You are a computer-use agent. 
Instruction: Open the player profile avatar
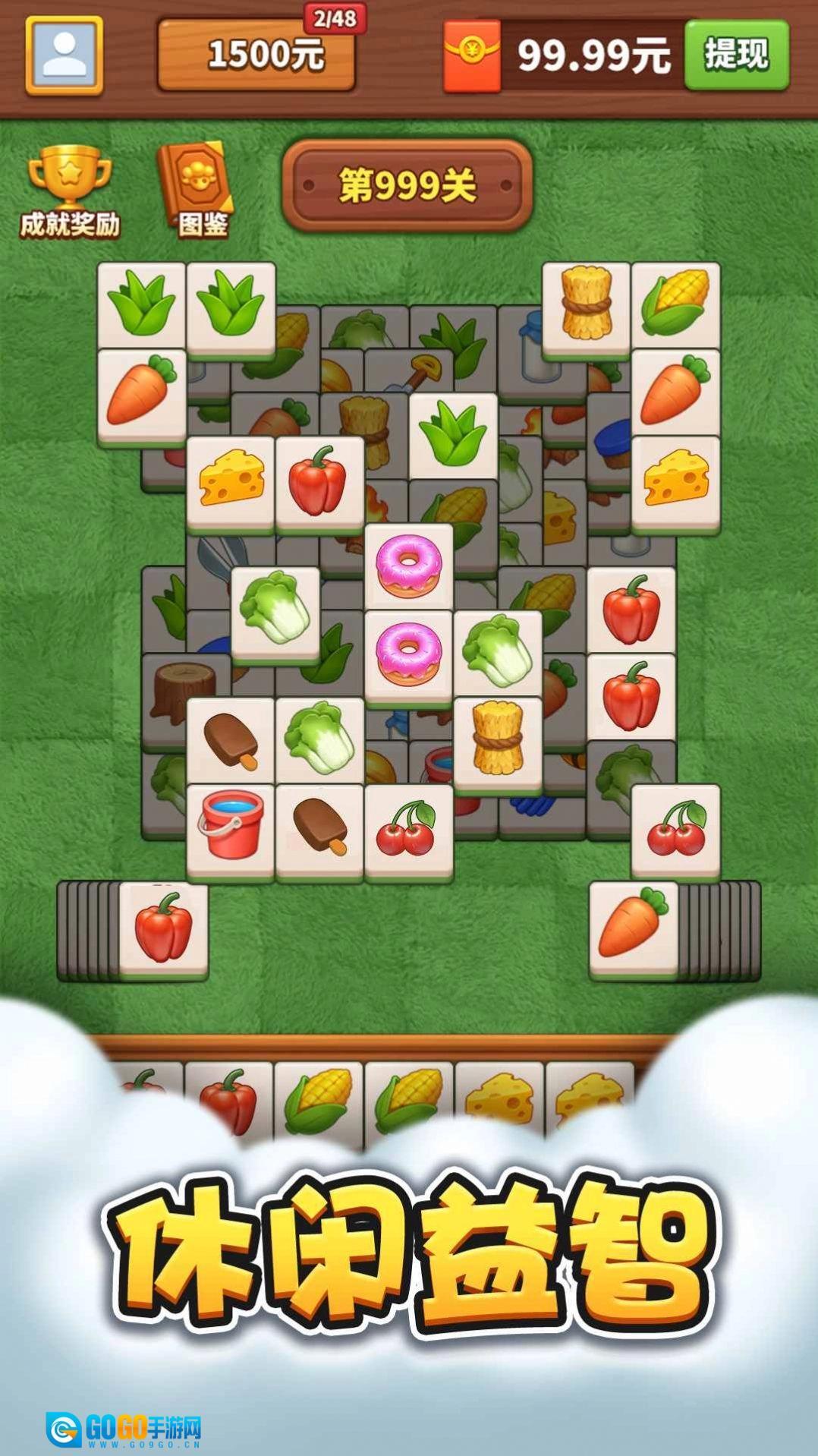(x=64, y=55)
